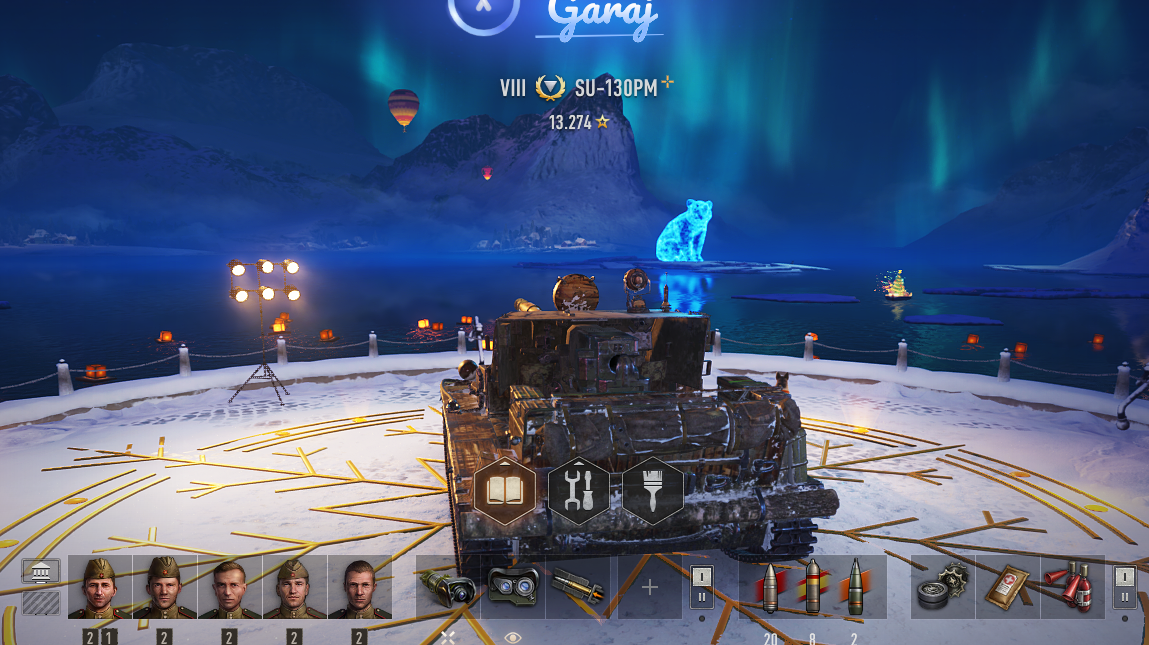Select the black shell with 2 rounds

855,587
